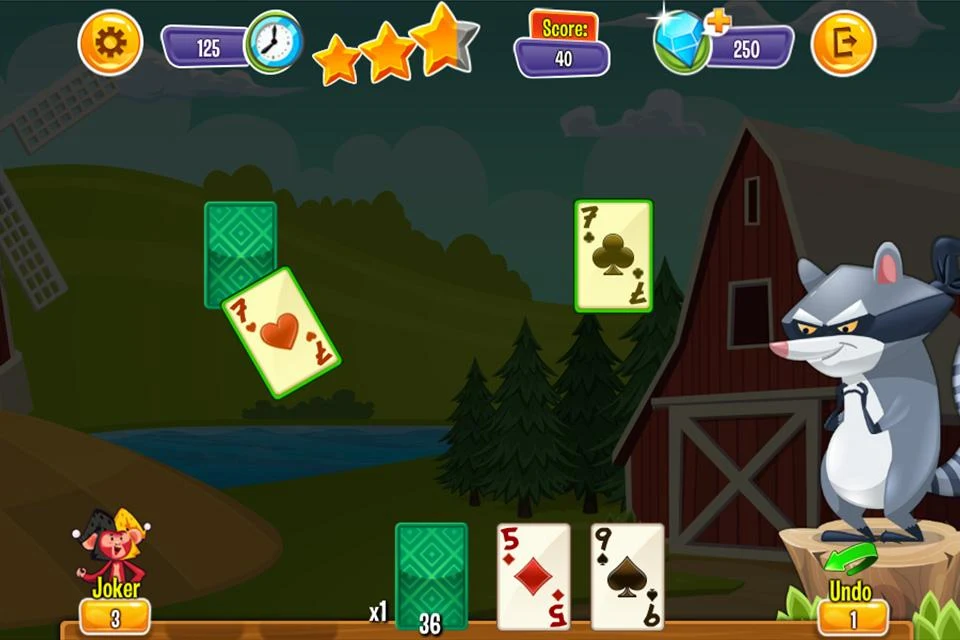Play the 7 of hearts card
960x640 pixels.
[x=281, y=332]
